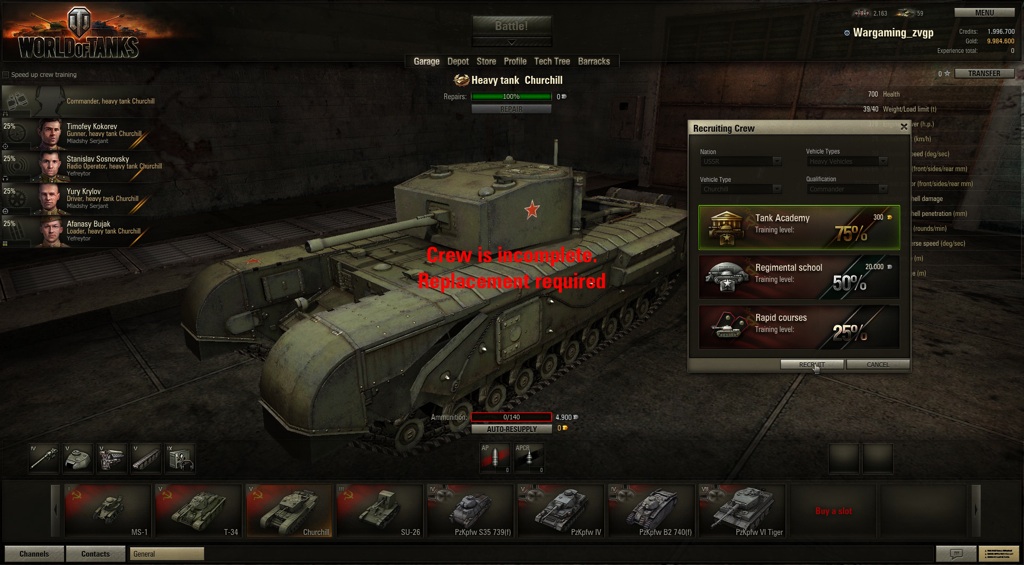This screenshot has width=1024, height=565.
Task: Switch to the Store tab
Action: [x=486, y=61]
